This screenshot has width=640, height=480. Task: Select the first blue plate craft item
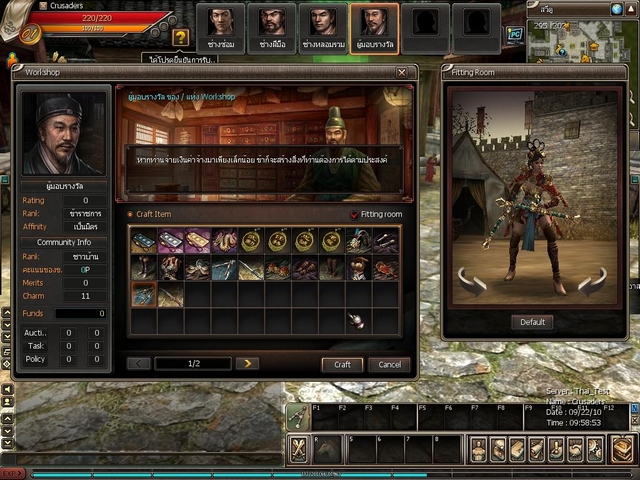pyautogui.click(x=144, y=241)
